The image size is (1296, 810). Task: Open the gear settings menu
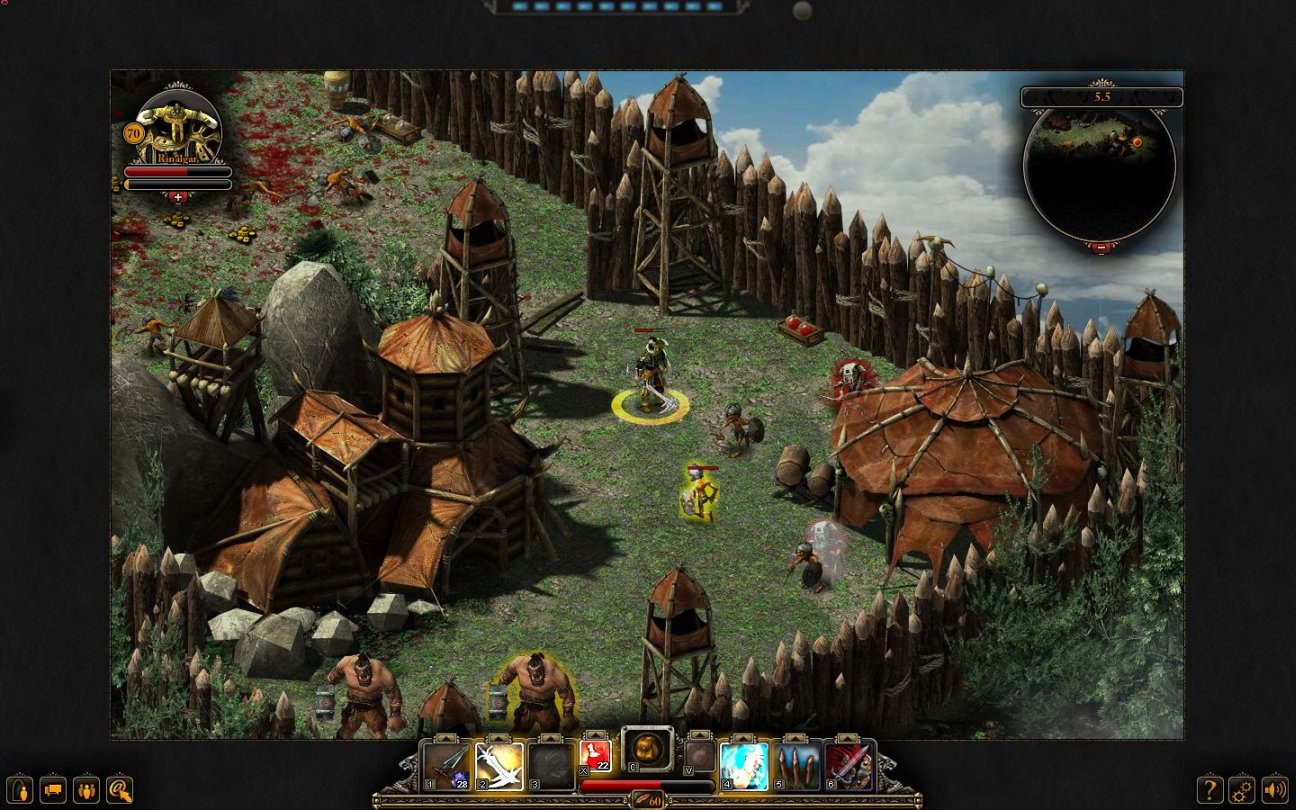1242,788
